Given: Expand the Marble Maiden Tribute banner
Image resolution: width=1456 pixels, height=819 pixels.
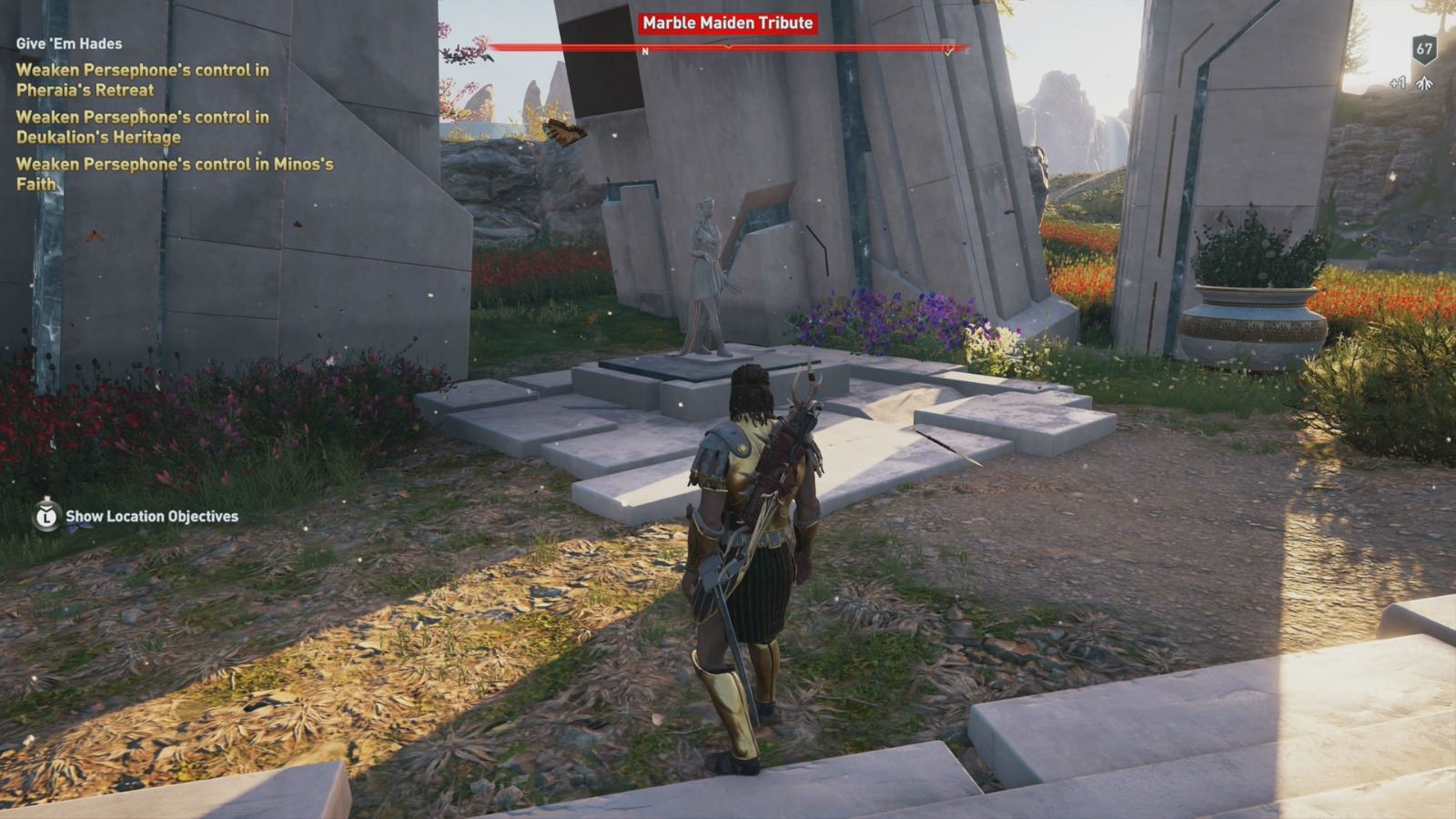Looking at the screenshot, I should point(728,25).
